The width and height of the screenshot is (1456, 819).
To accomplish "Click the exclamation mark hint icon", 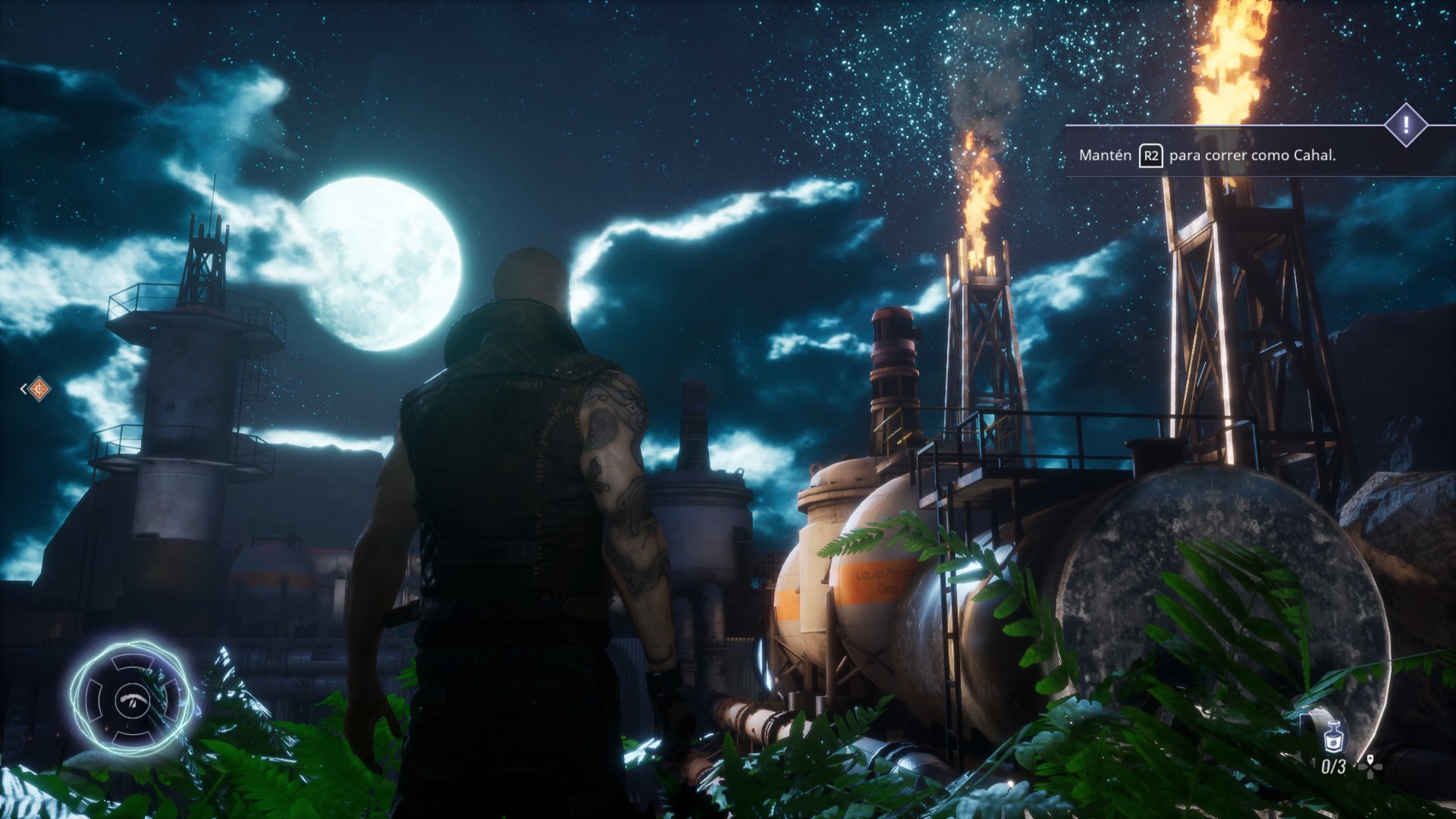I will 1405,124.
